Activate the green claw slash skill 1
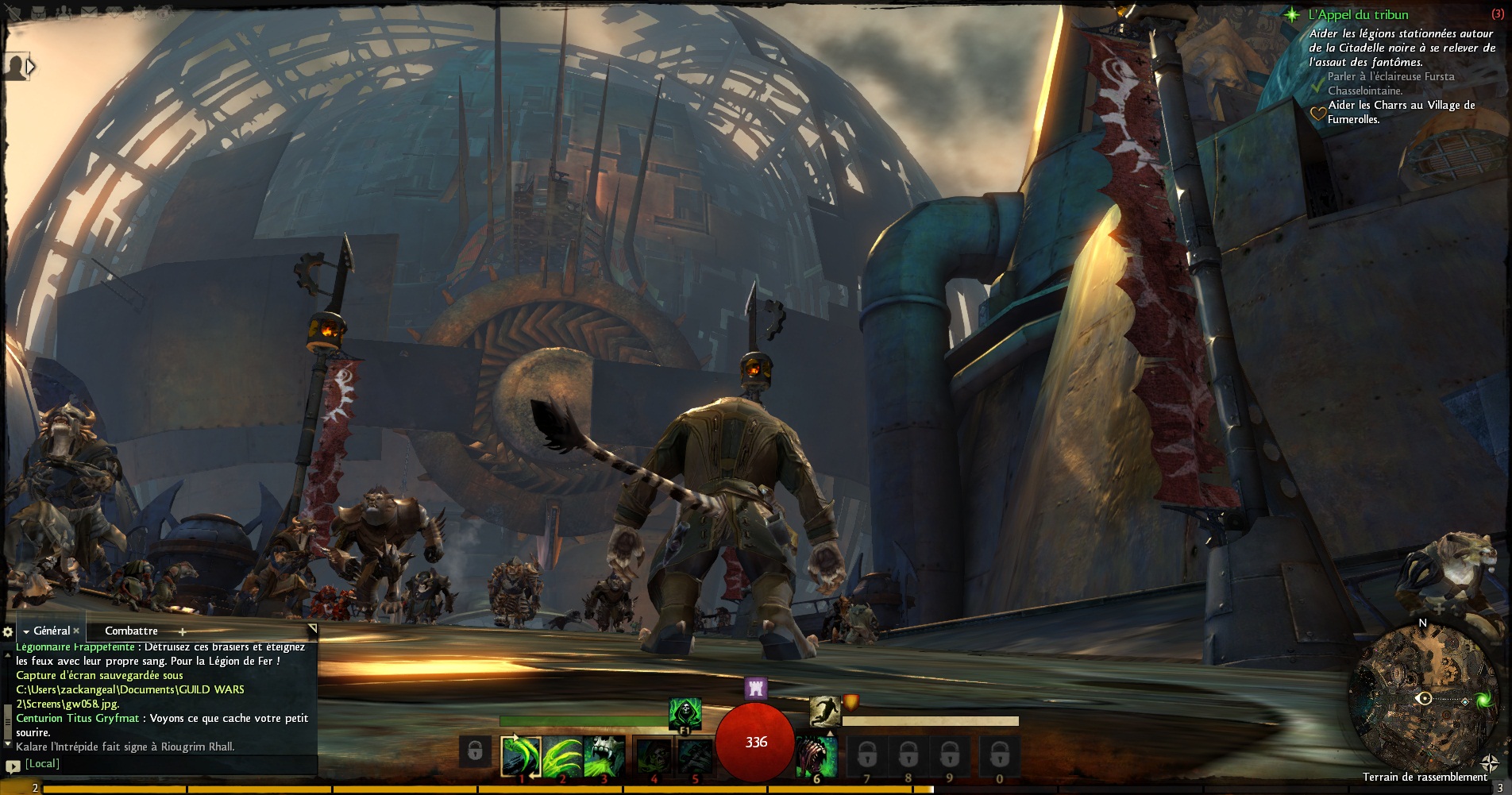 [x=521, y=755]
